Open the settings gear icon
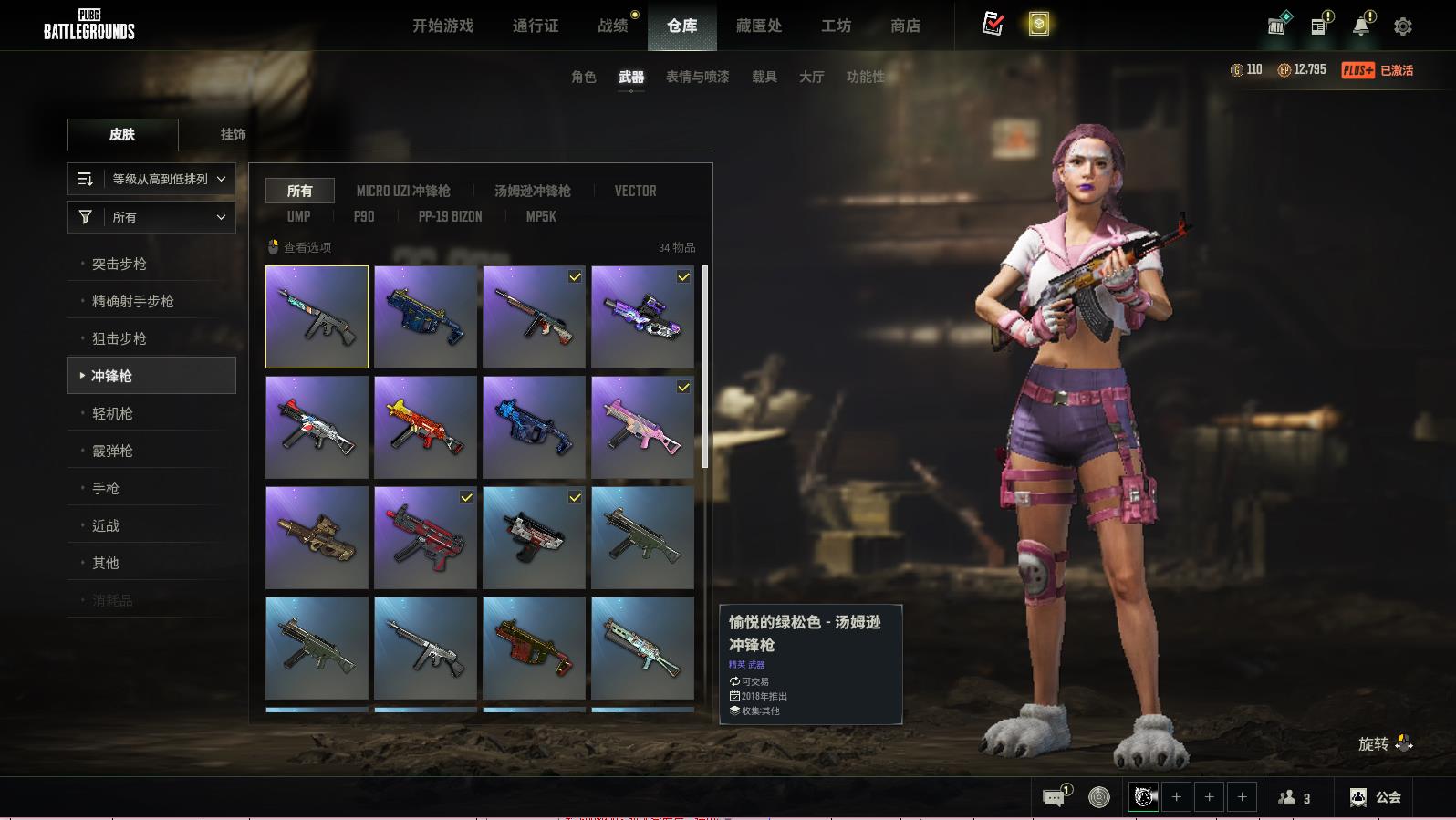This screenshot has width=1456, height=820. [x=1403, y=26]
